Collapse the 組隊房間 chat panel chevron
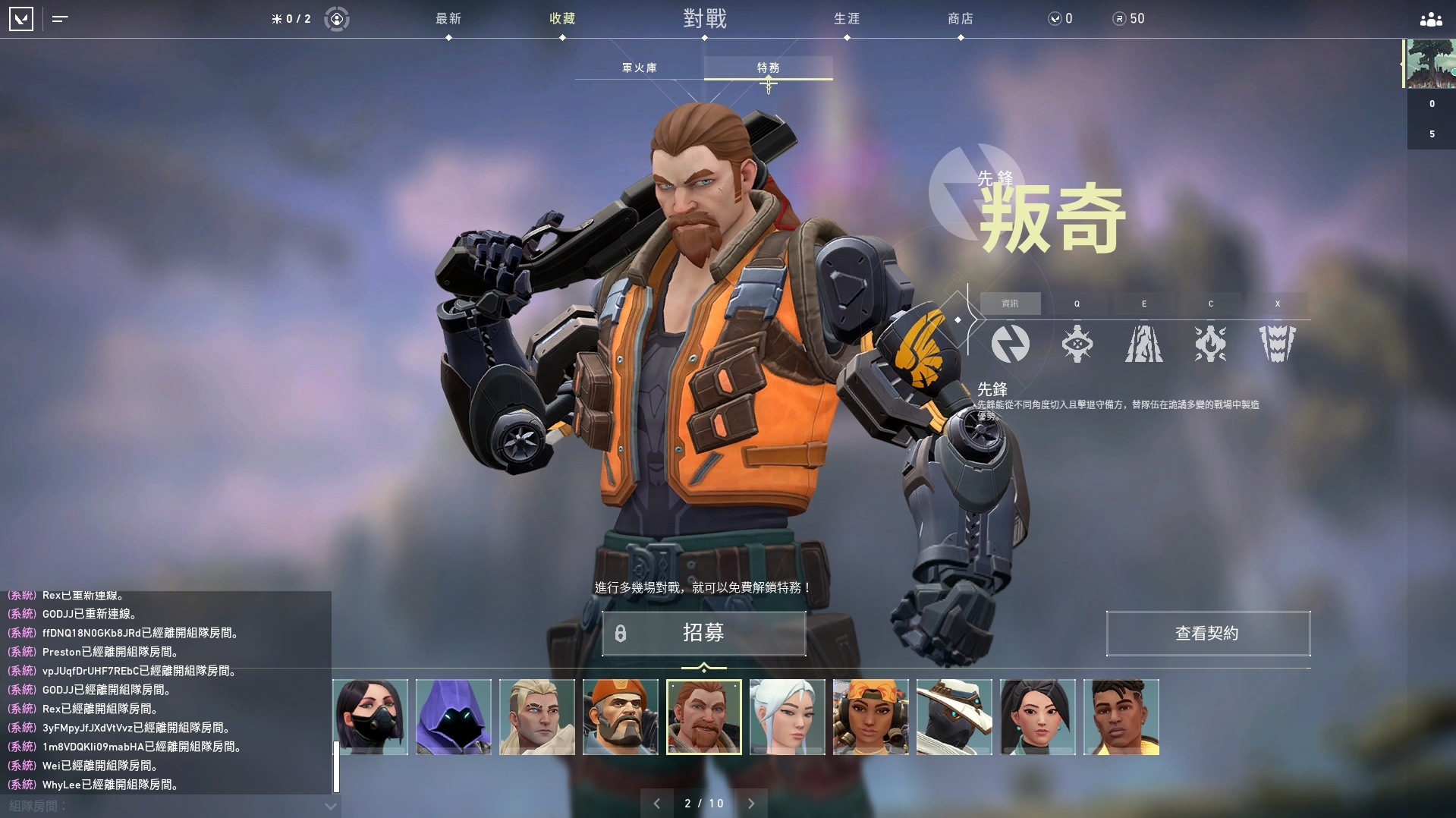Screen dimensions: 1456x818 [x=329, y=807]
